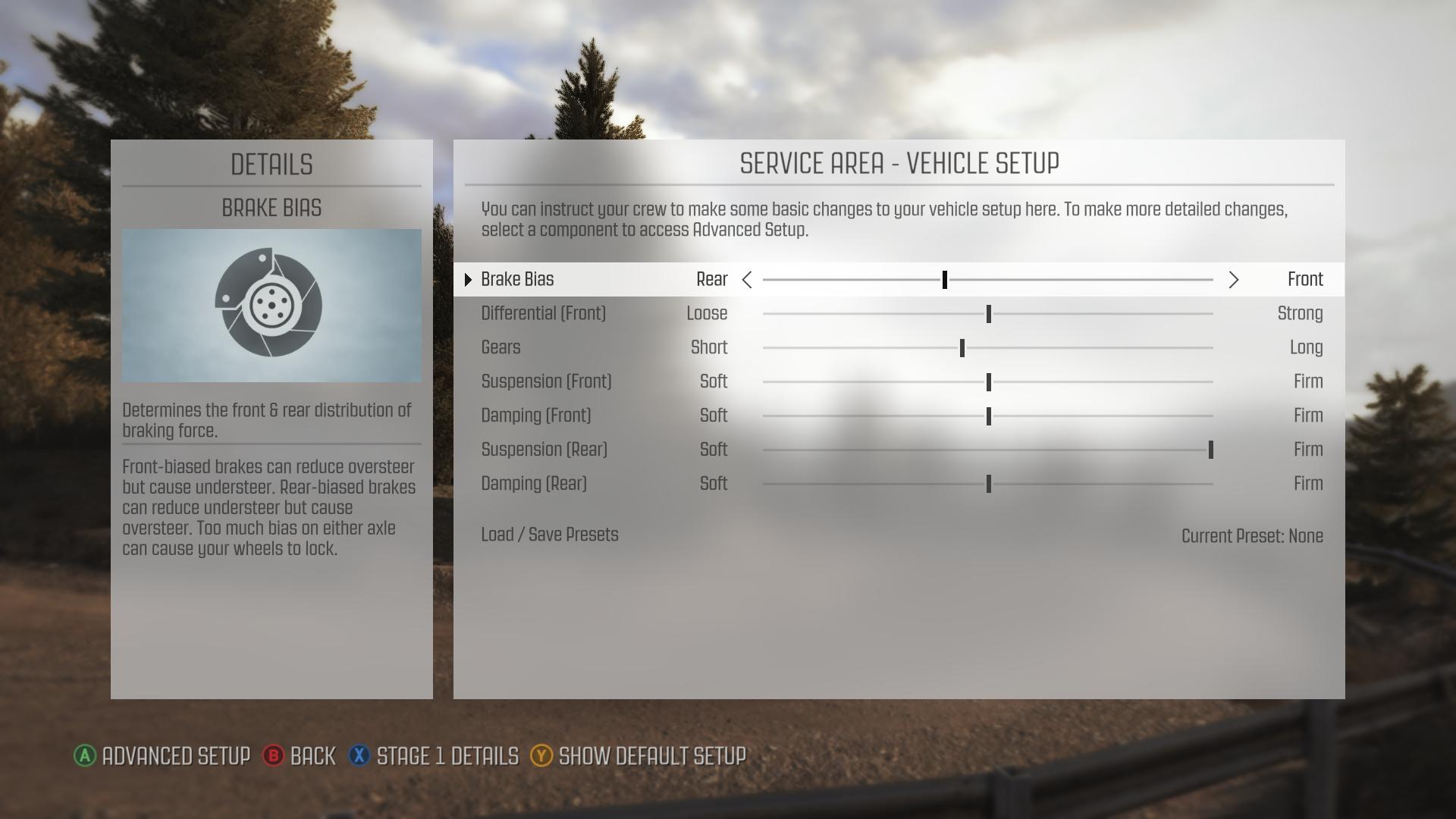Click the Gears slider handle
The height and width of the screenshot is (819, 1456).
click(x=962, y=348)
